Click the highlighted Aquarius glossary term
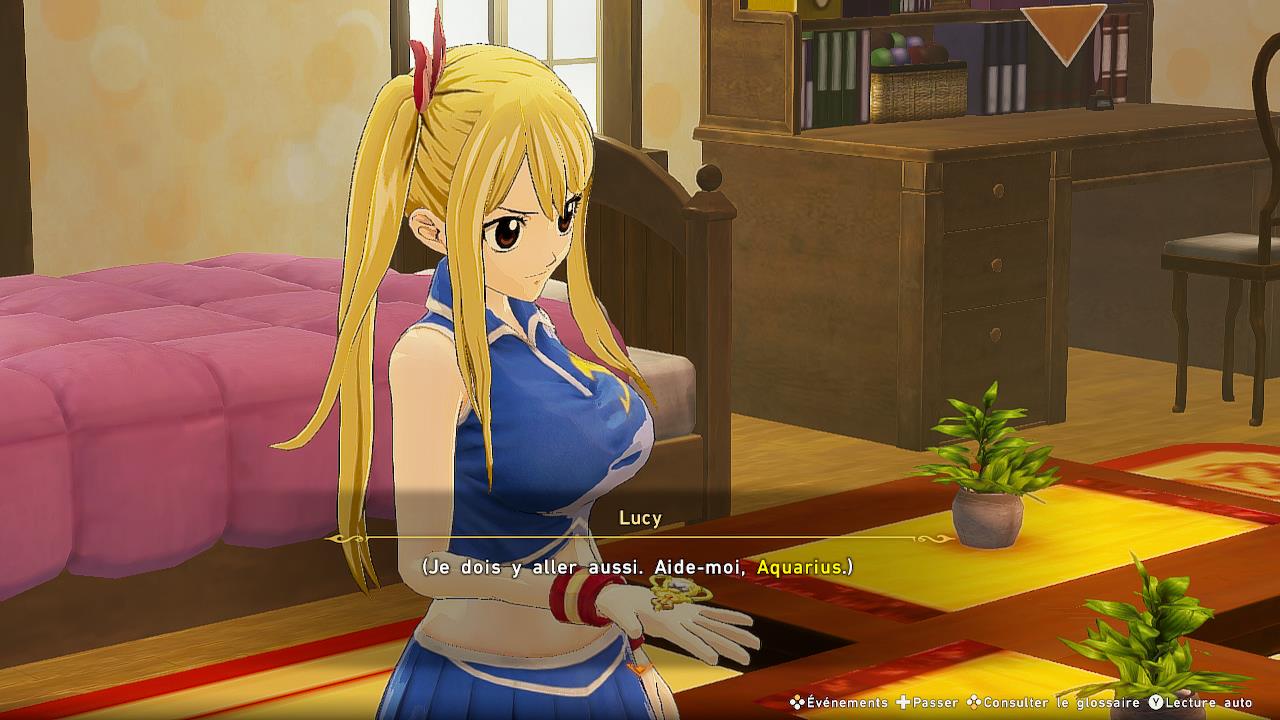The image size is (1280, 720). pyautogui.click(x=800, y=567)
